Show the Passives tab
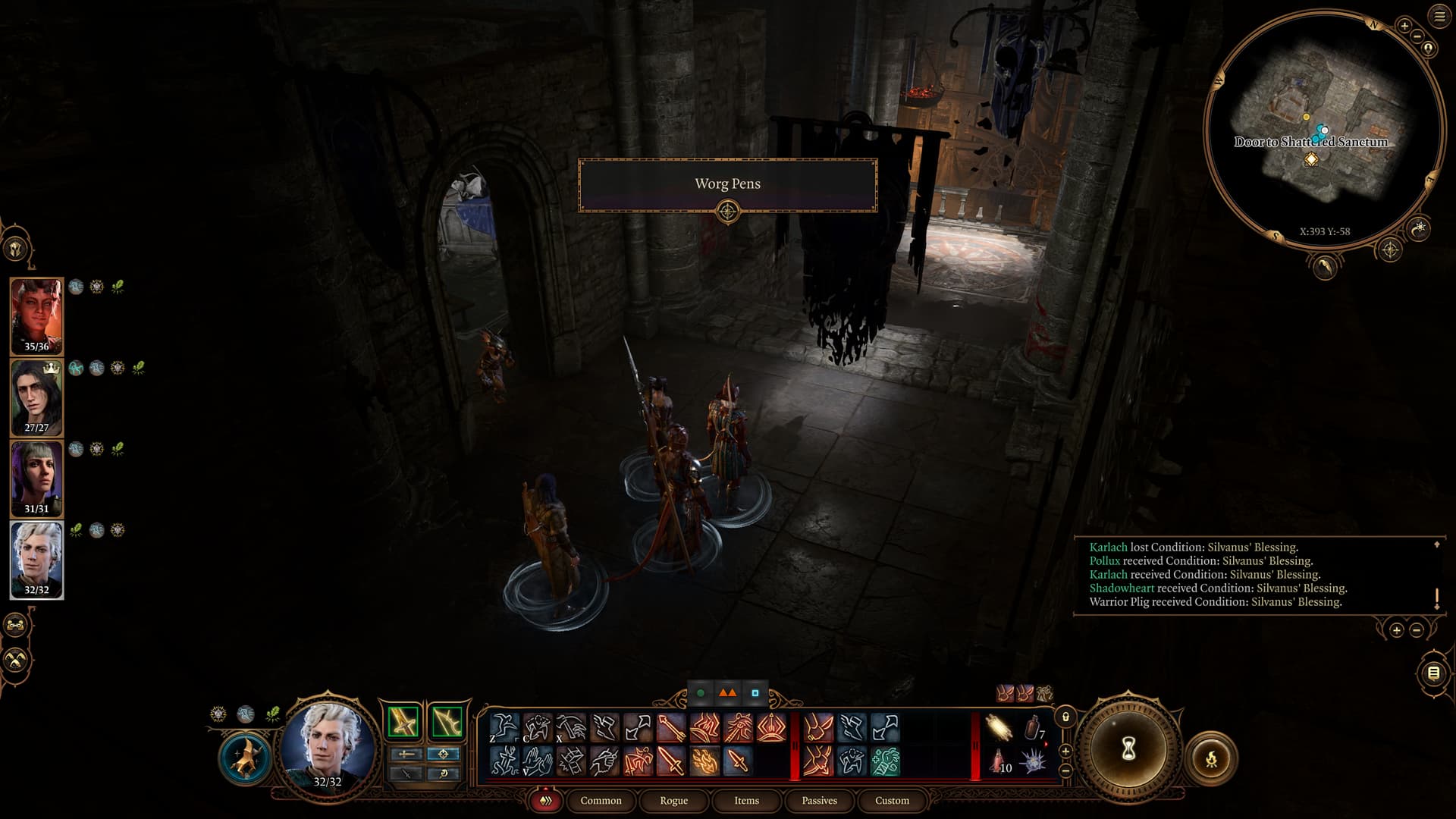Screen dimensions: 1456x819 pyautogui.click(x=819, y=801)
